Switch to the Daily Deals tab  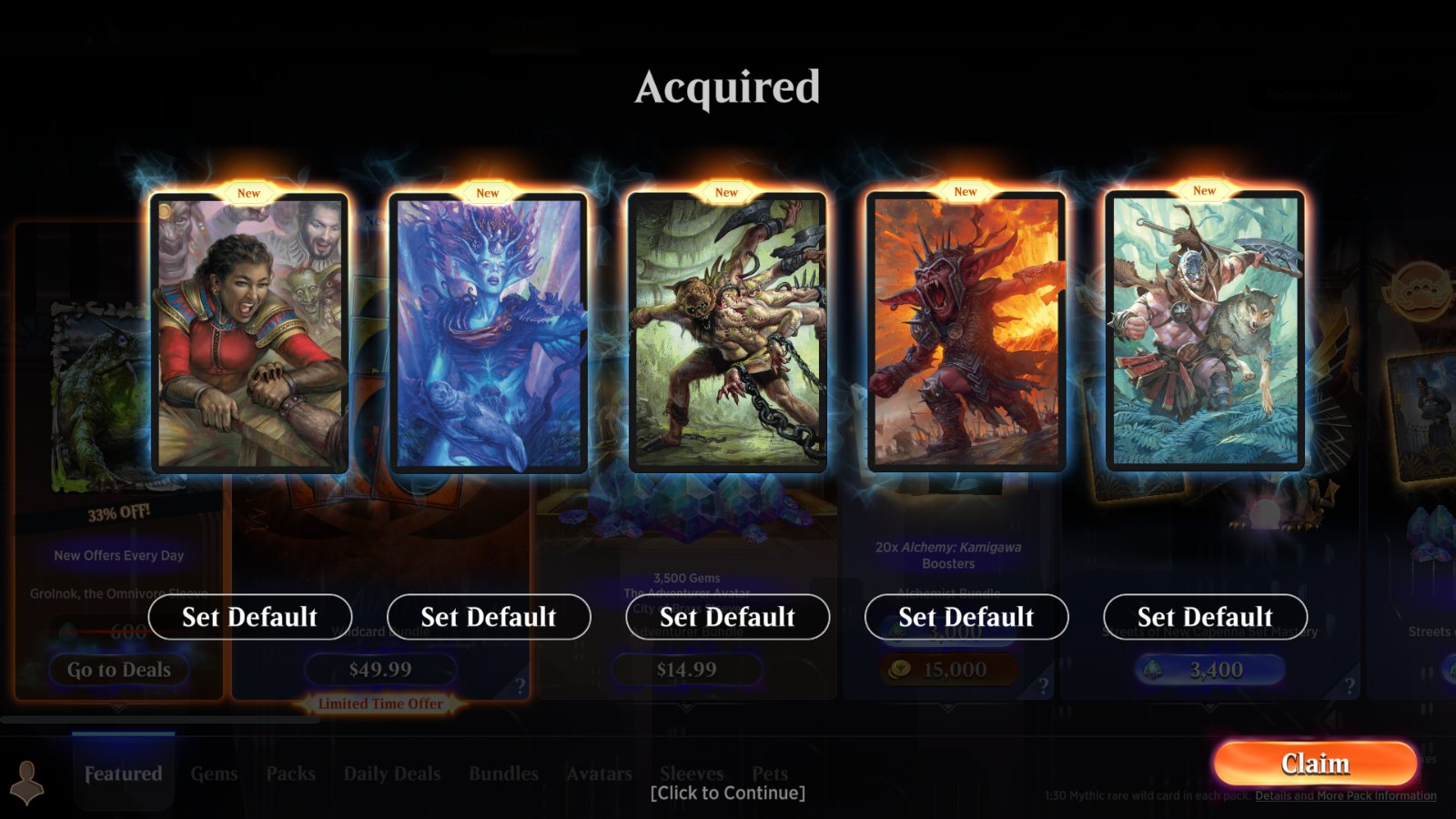point(391,773)
